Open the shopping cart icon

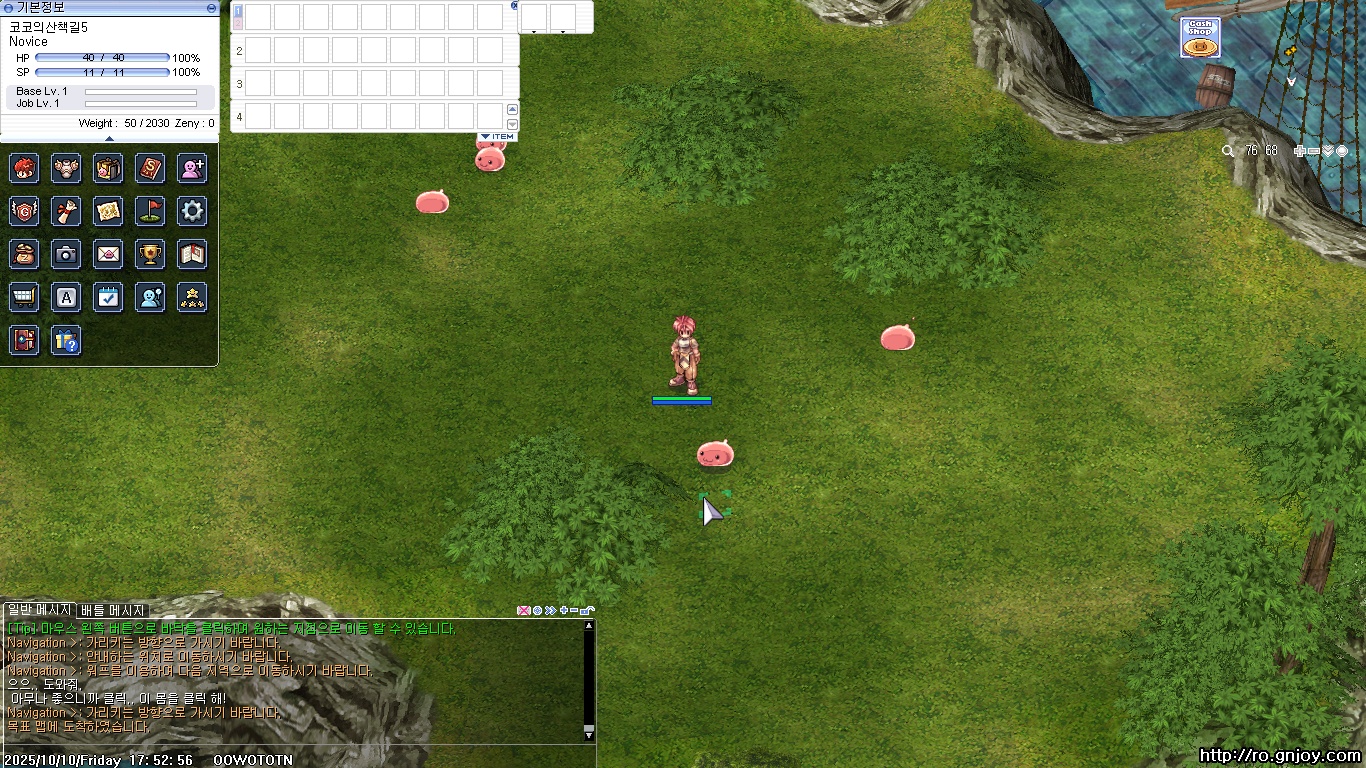click(24, 297)
